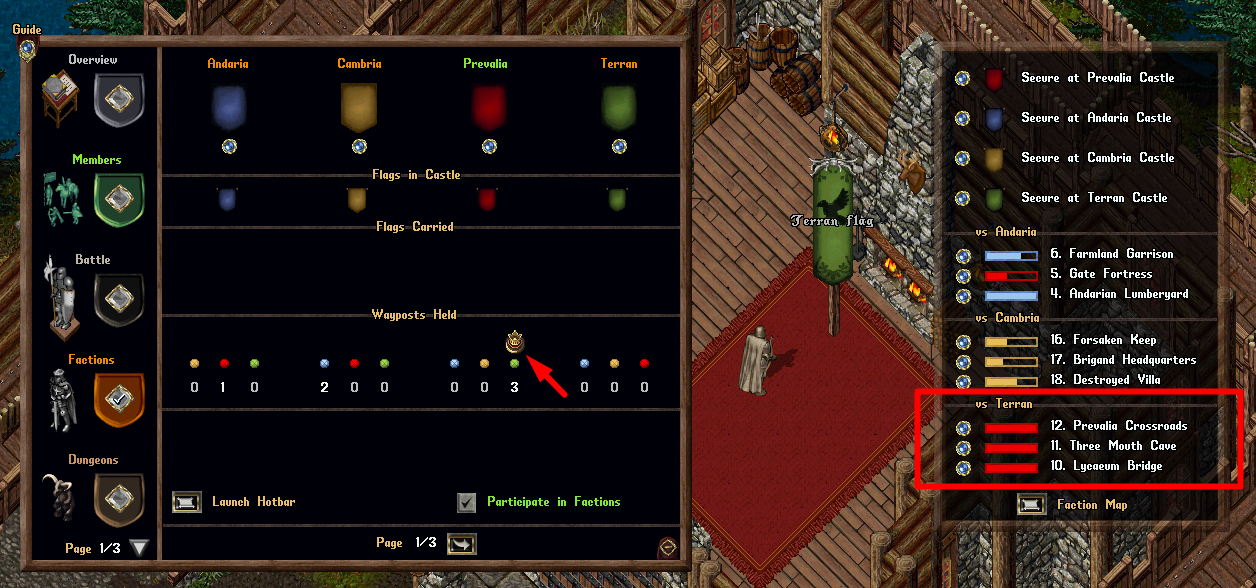Open the Dungeons section

[119, 499]
